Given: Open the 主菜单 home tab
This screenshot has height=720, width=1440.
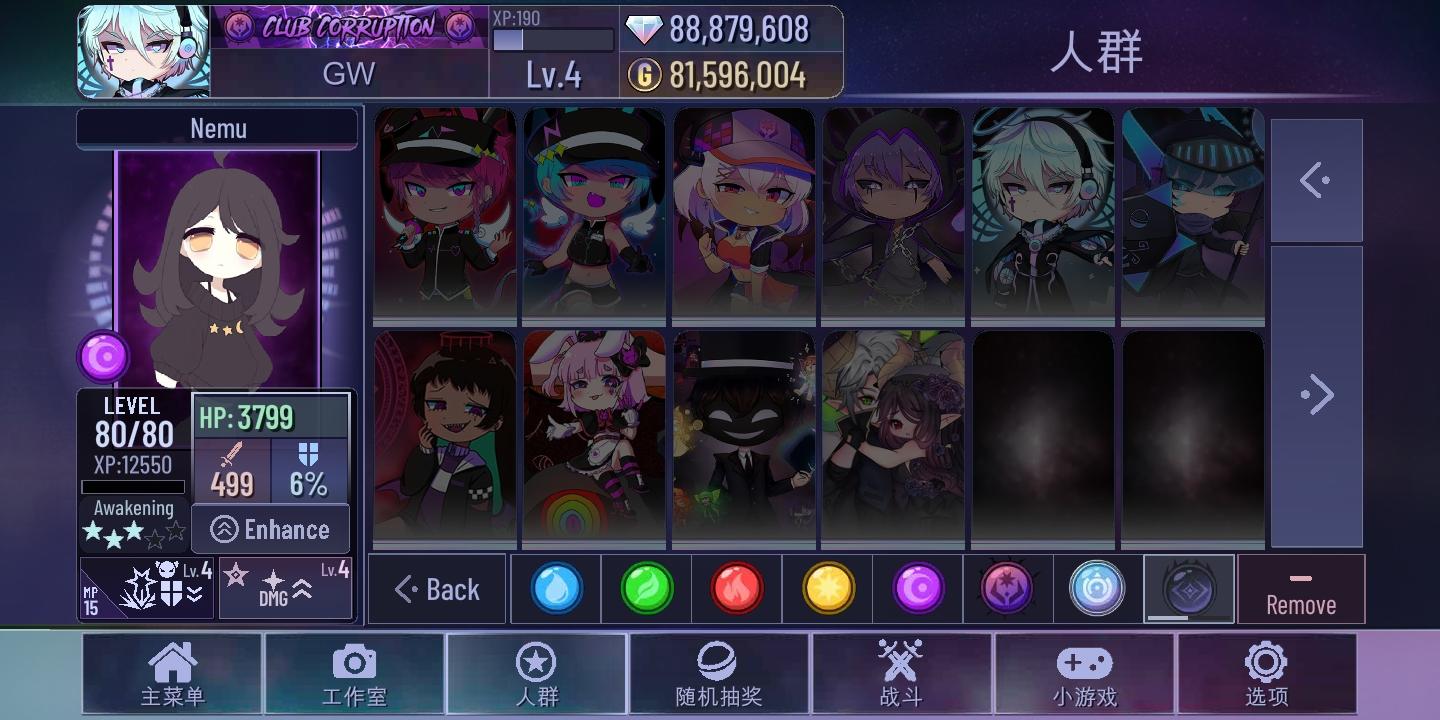Looking at the screenshot, I should 172,674.
